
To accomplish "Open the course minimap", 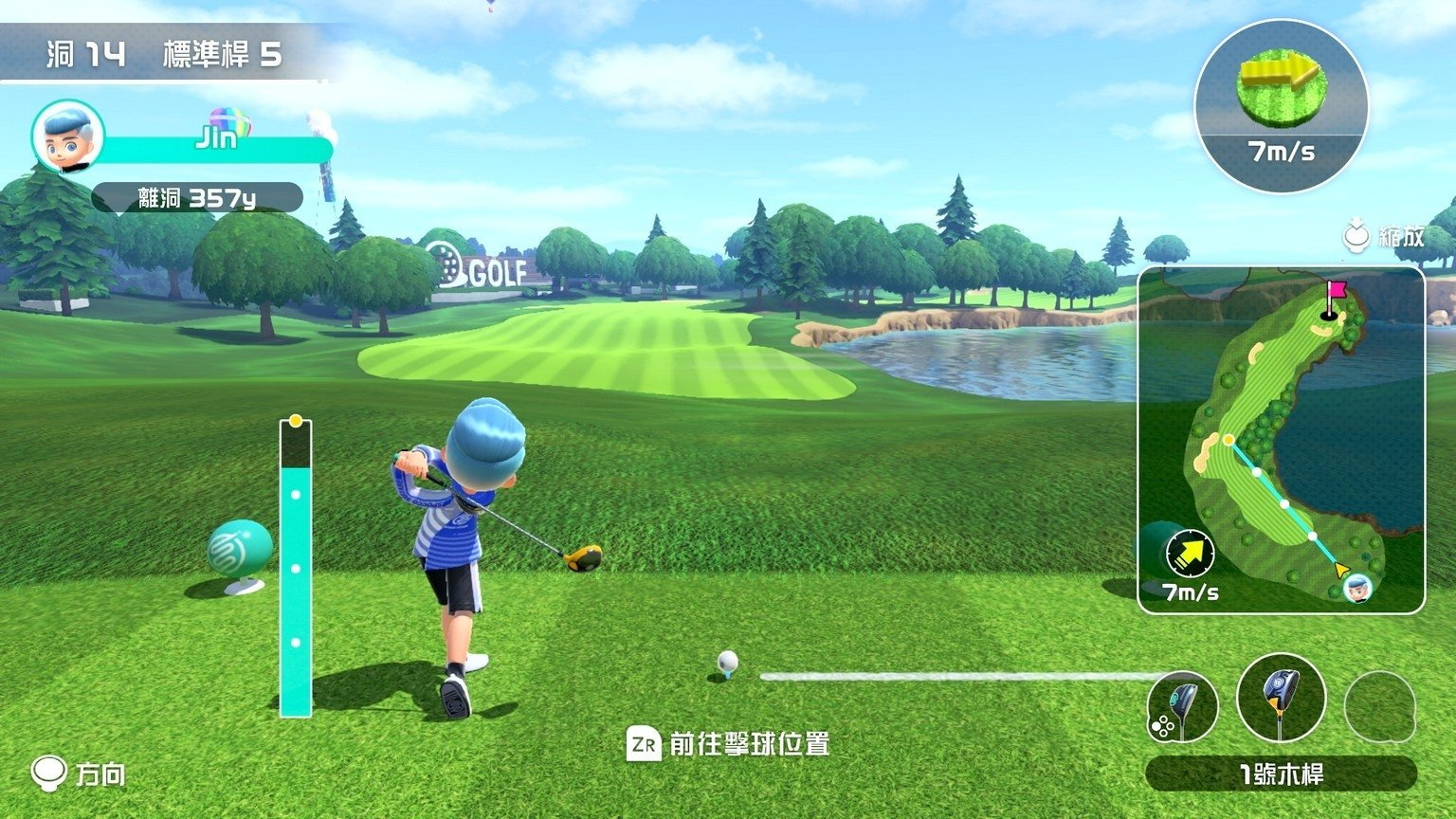I will tap(1281, 440).
